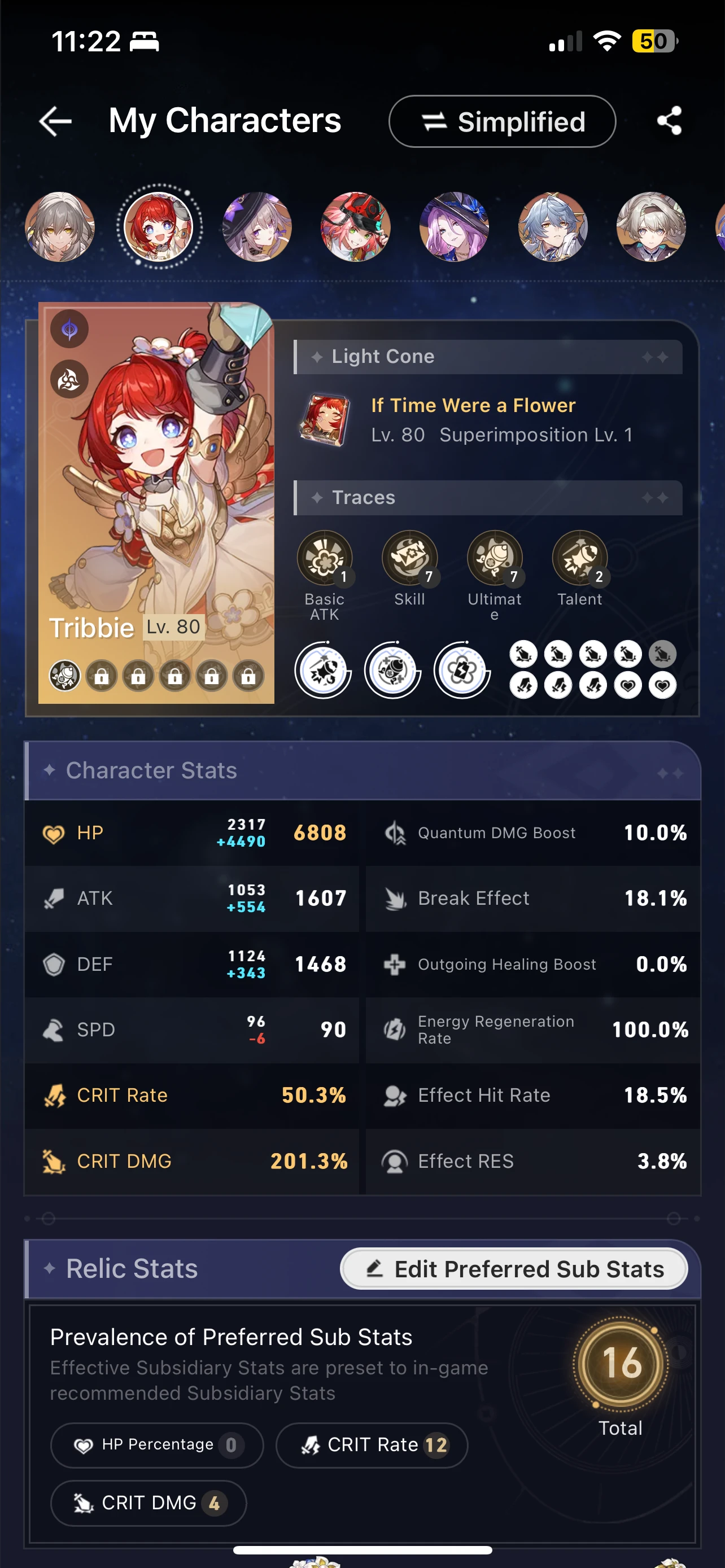Toggle the grayed-out trace node icon
The width and height of the screenshot is (725, 1568).
point(663,654)
